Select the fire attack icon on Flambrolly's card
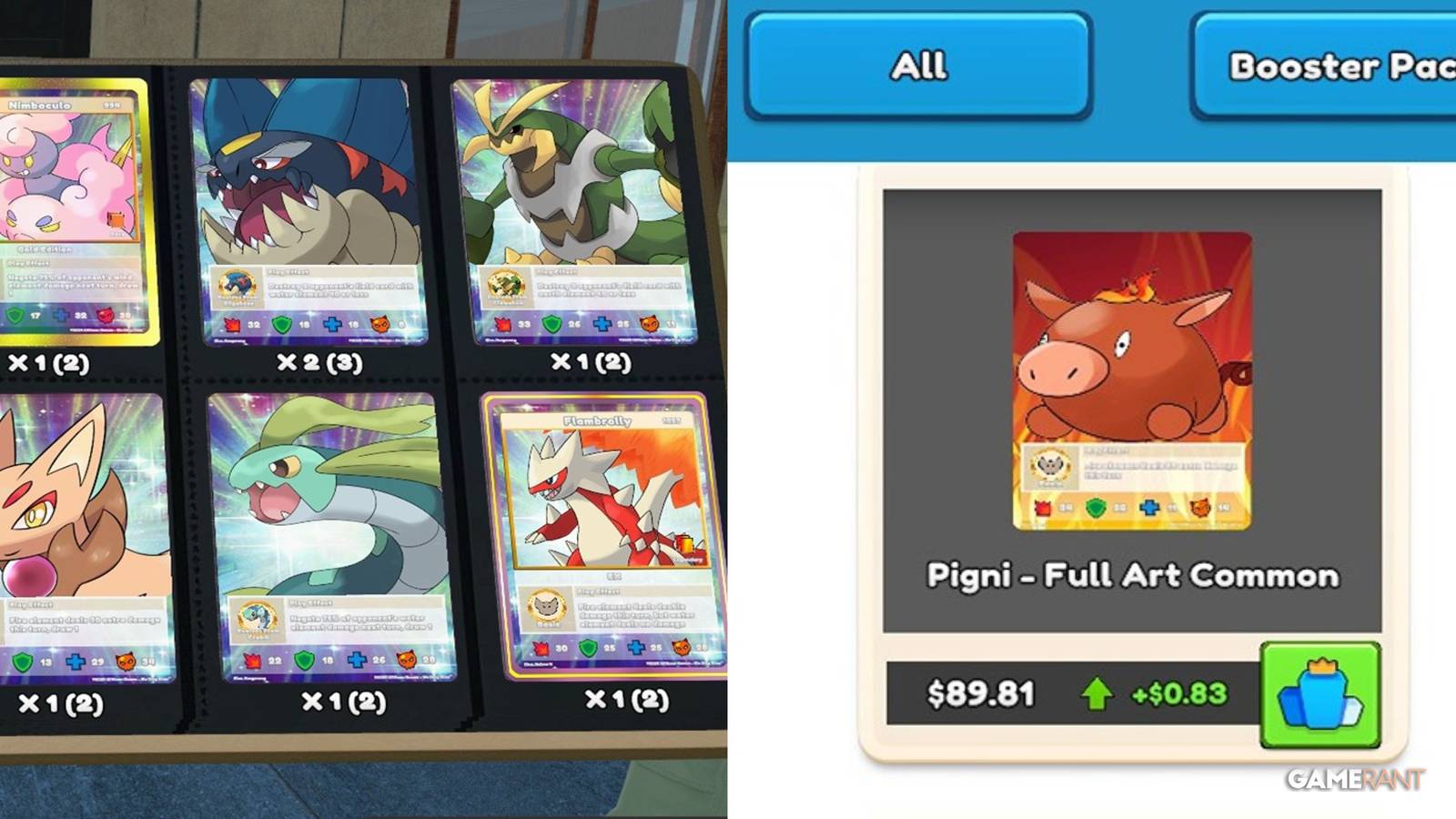 [542, 648]
